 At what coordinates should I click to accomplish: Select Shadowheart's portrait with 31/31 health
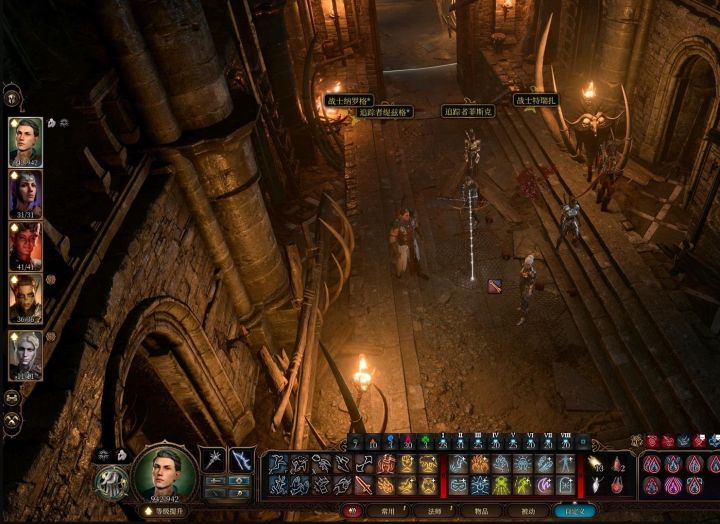pyautogui.click(x=25, y=193)
